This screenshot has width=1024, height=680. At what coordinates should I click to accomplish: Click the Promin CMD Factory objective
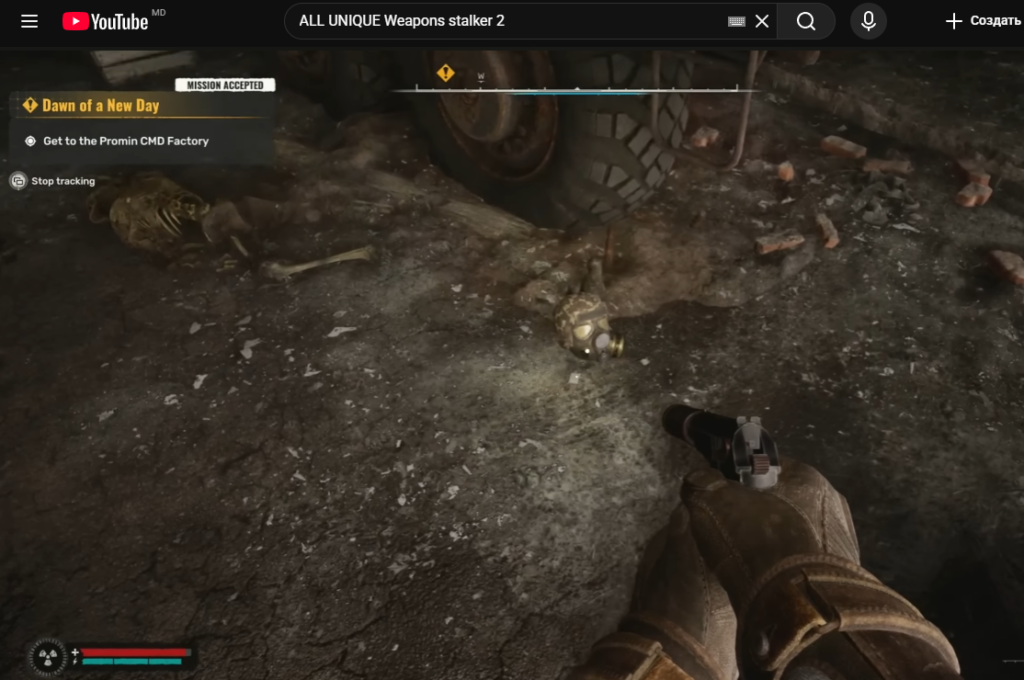125,141
